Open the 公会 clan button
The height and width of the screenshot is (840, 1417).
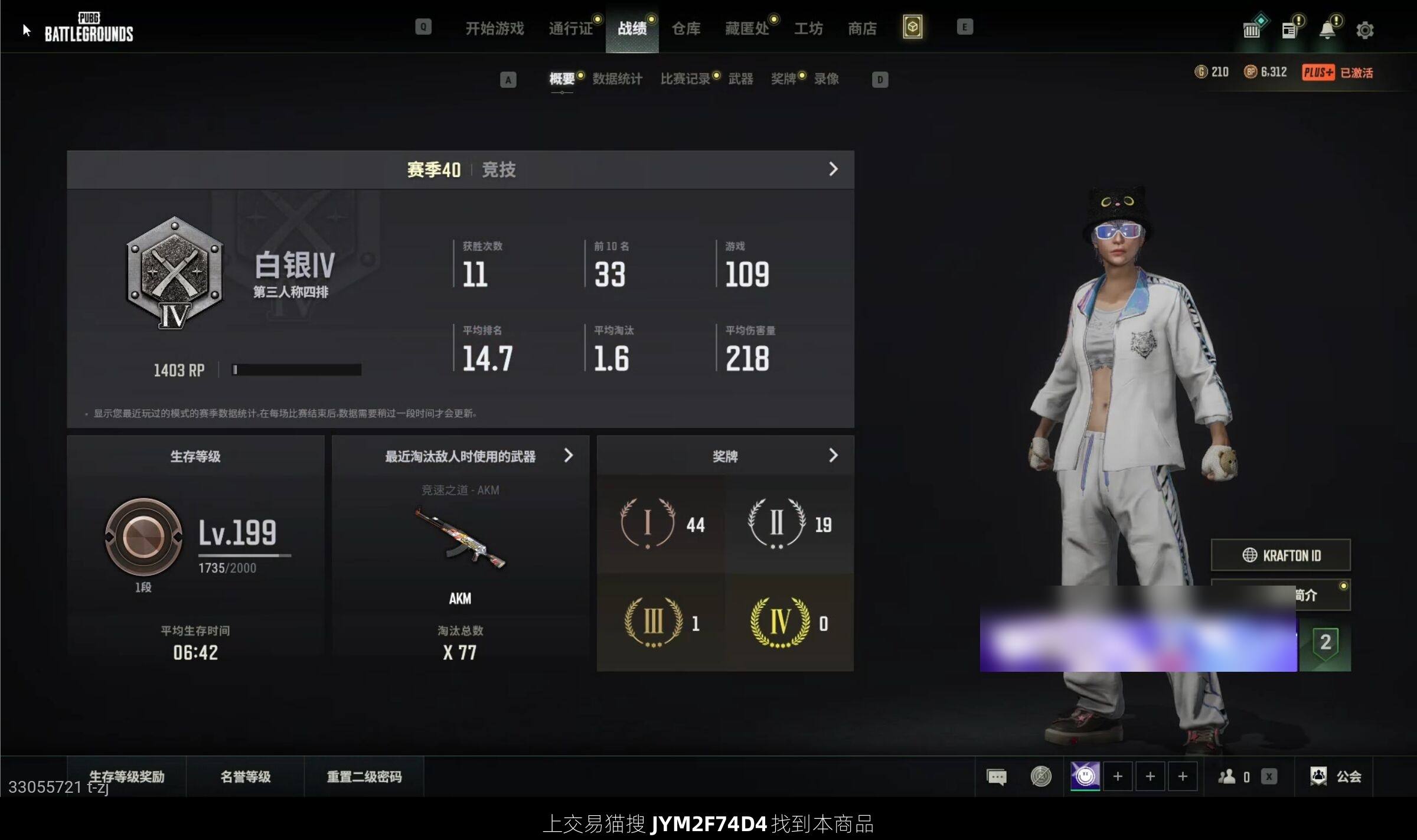coord(1336,776)
